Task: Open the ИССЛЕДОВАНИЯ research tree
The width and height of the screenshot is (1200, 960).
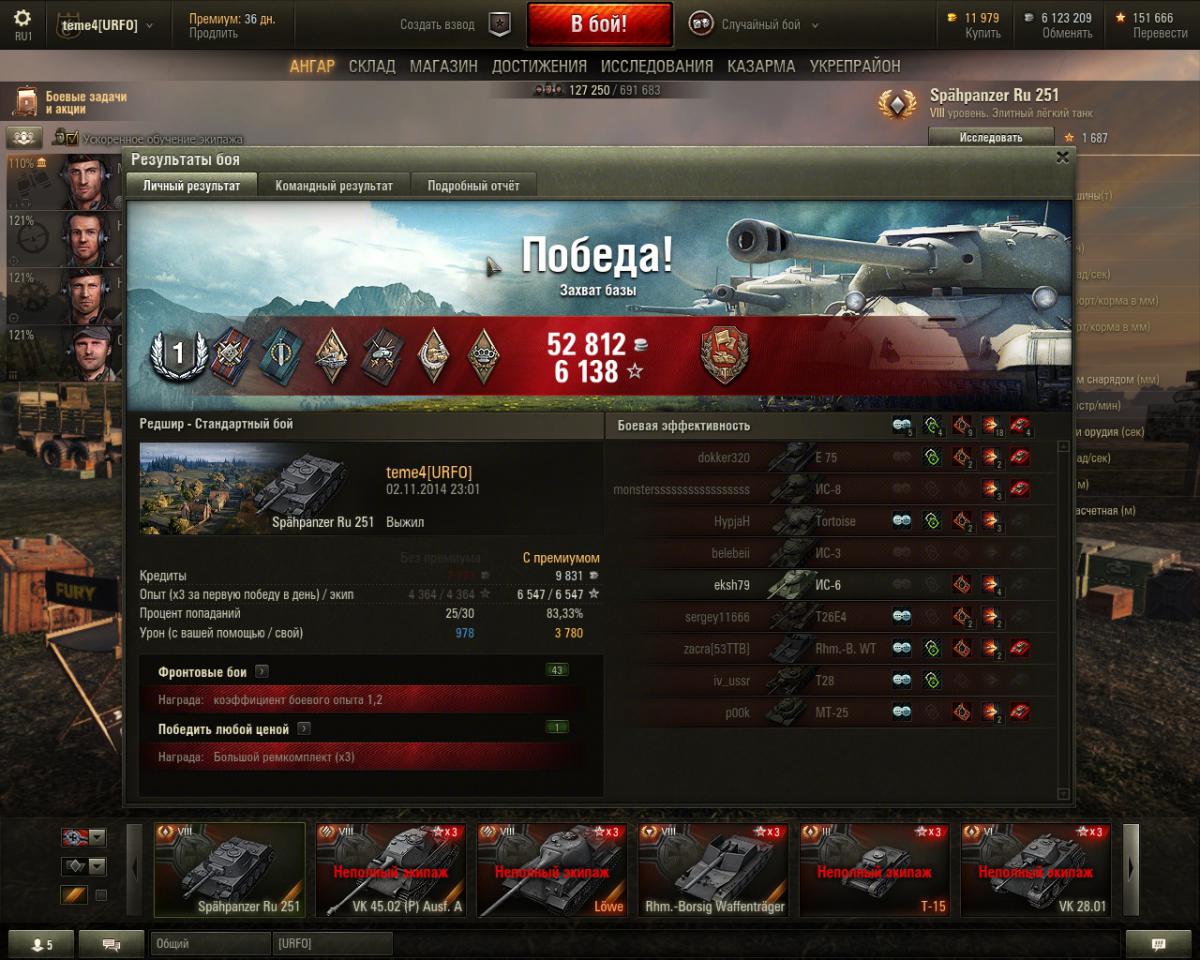Action: [x=657, y=66]
